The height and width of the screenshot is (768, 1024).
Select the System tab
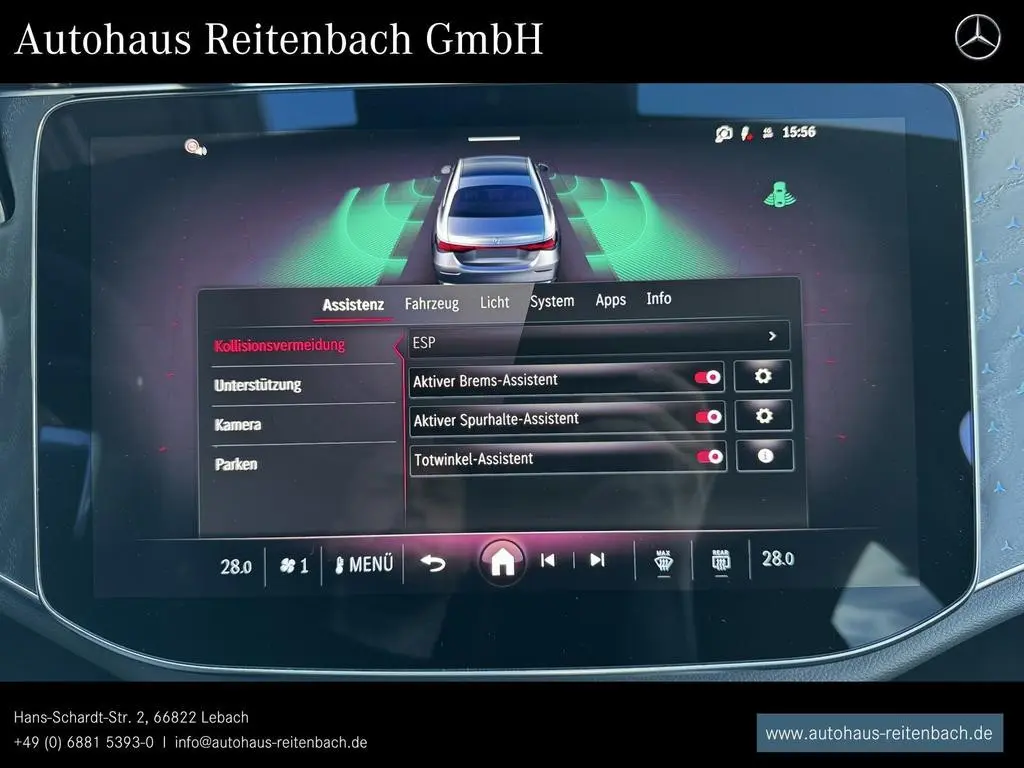(x=552, y=301)
